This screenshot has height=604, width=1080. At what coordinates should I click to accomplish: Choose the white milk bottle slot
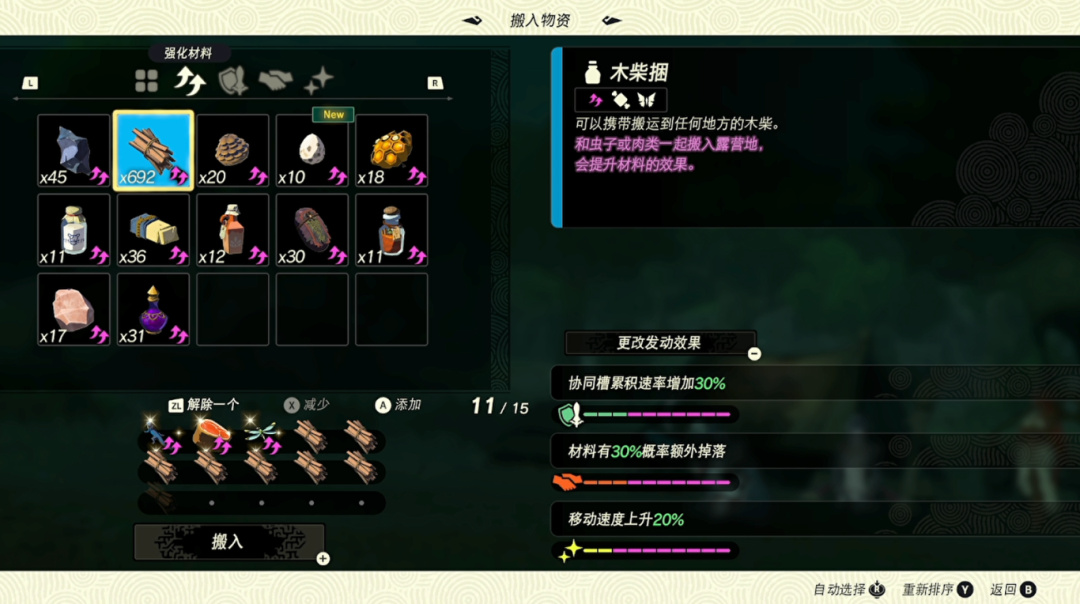74,229
